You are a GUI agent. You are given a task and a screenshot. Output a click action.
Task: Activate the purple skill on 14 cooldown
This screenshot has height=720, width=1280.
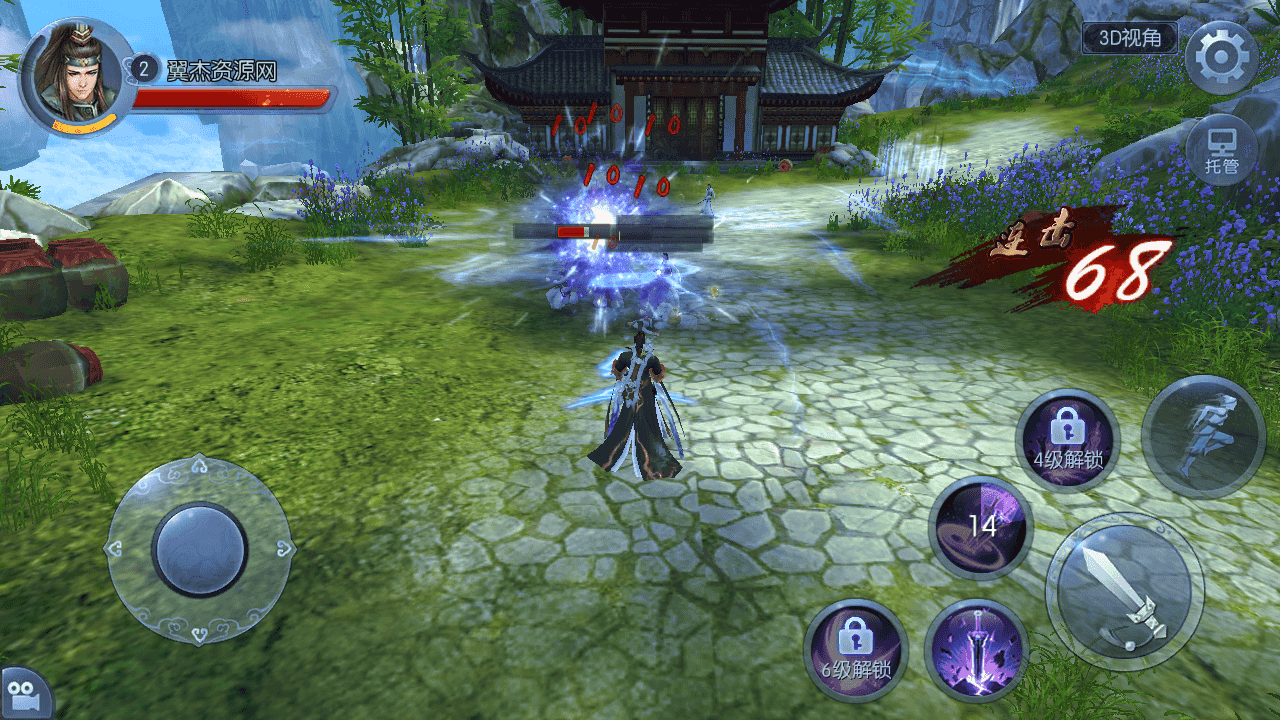tap(980, 527)
